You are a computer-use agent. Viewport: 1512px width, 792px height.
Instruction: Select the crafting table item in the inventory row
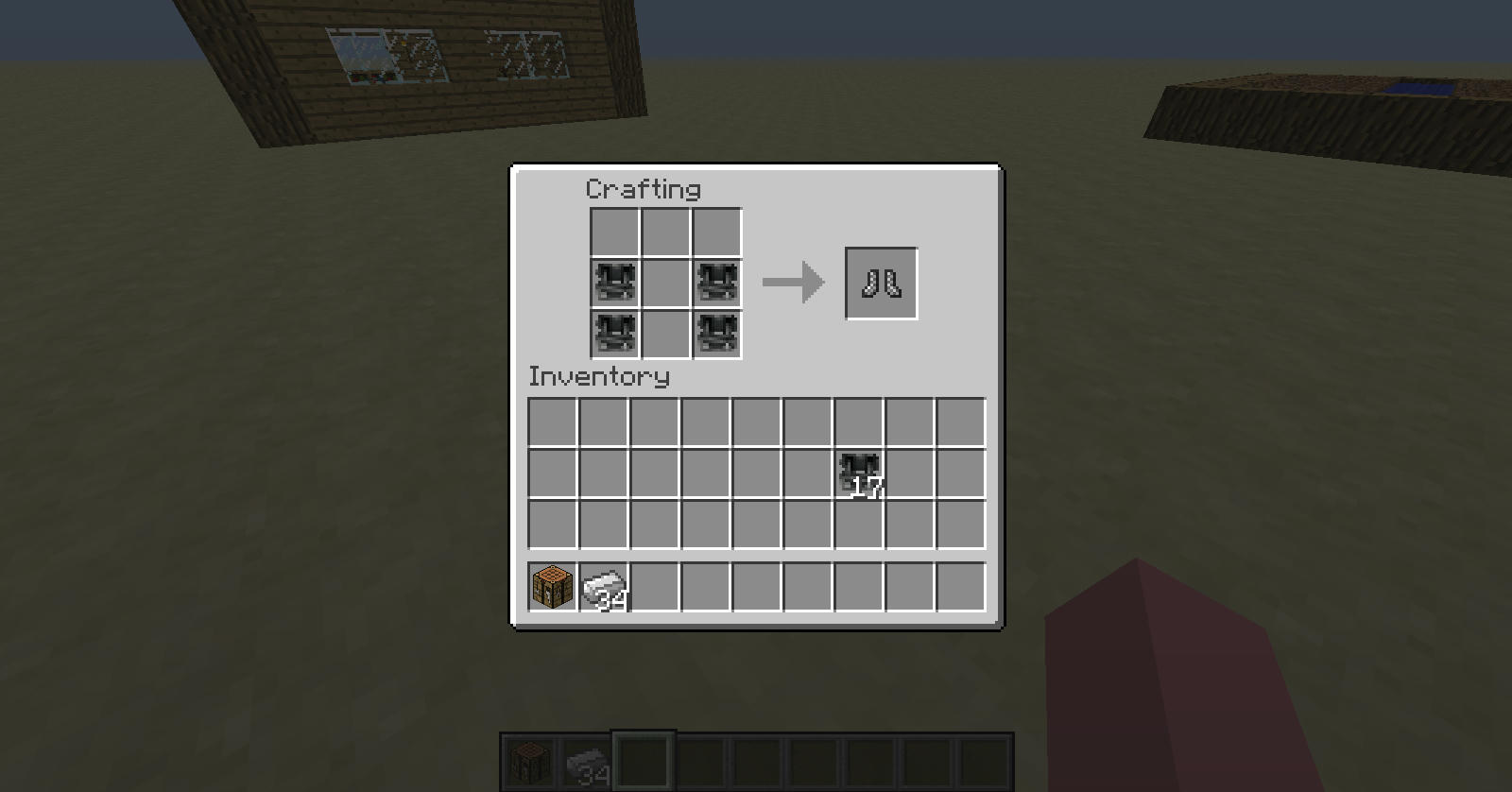click(550, 587)
